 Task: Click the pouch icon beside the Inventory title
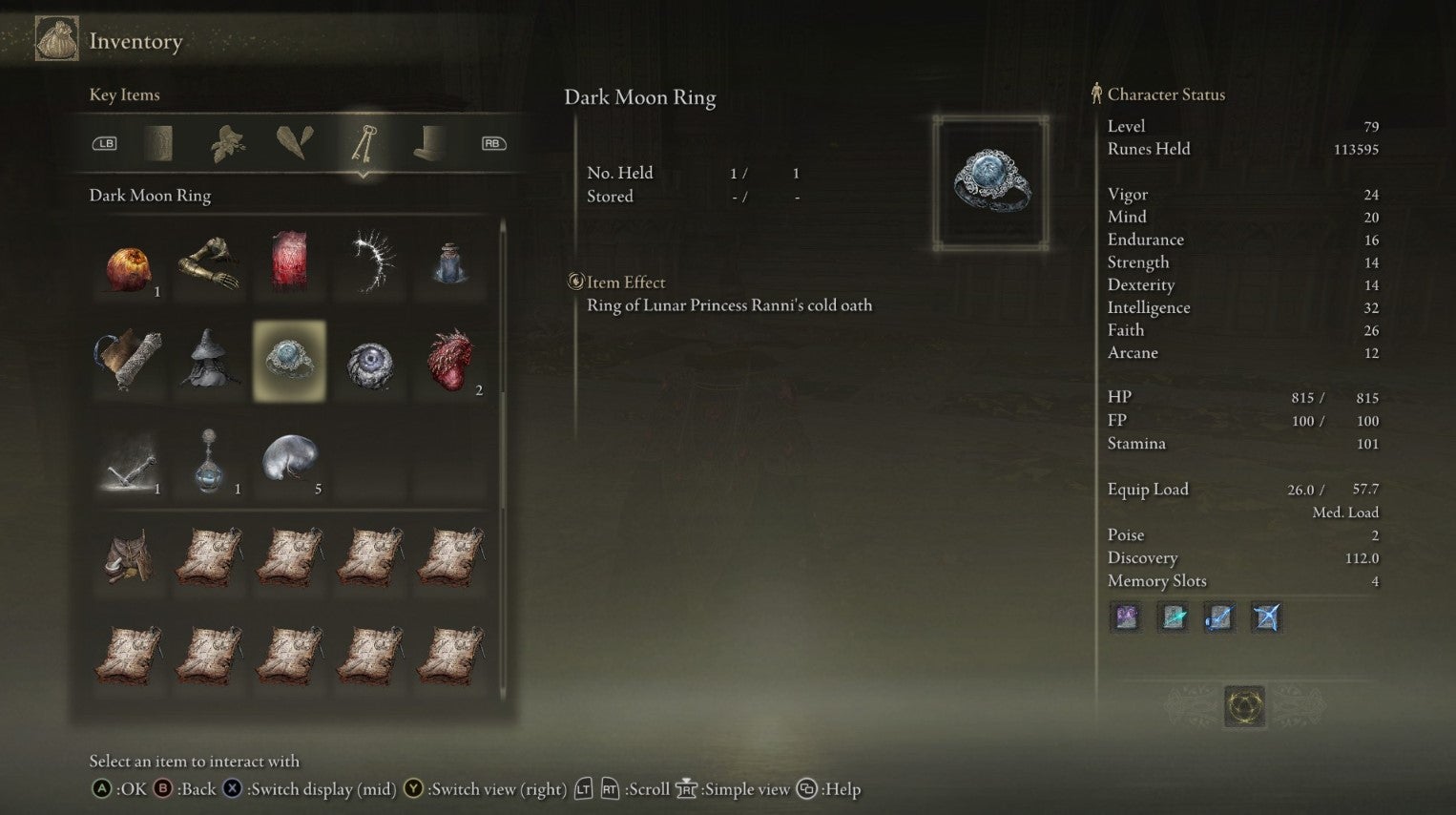(x=55, y=40)
